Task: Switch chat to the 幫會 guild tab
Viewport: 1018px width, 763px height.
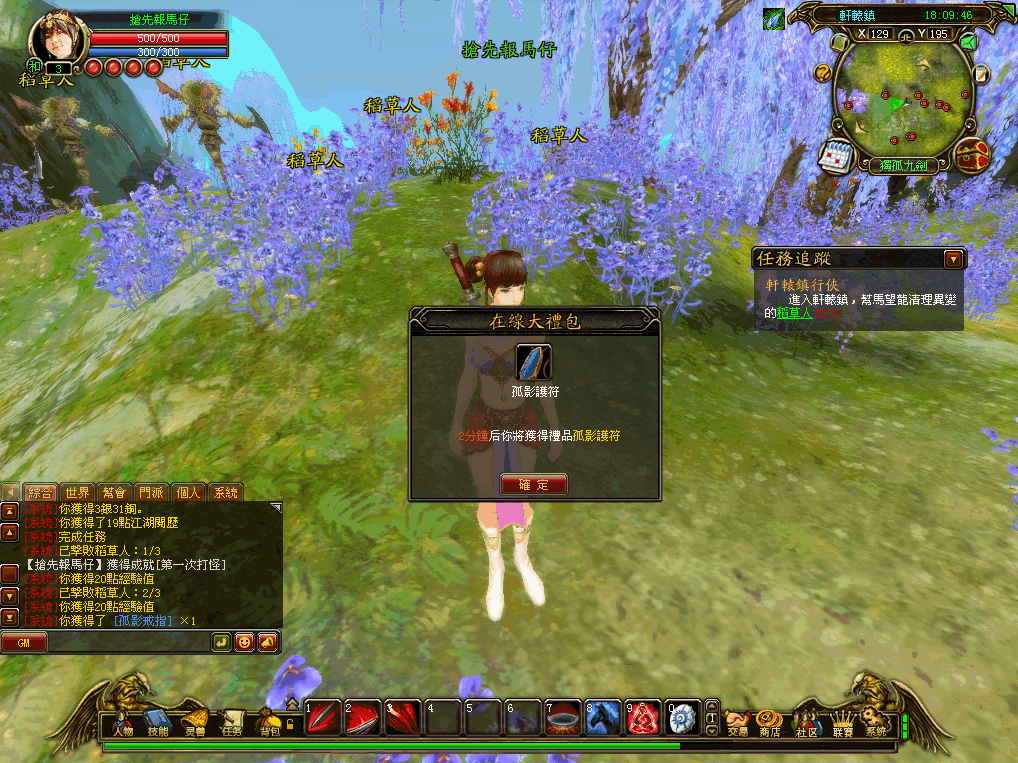Action: click(114, 492)
